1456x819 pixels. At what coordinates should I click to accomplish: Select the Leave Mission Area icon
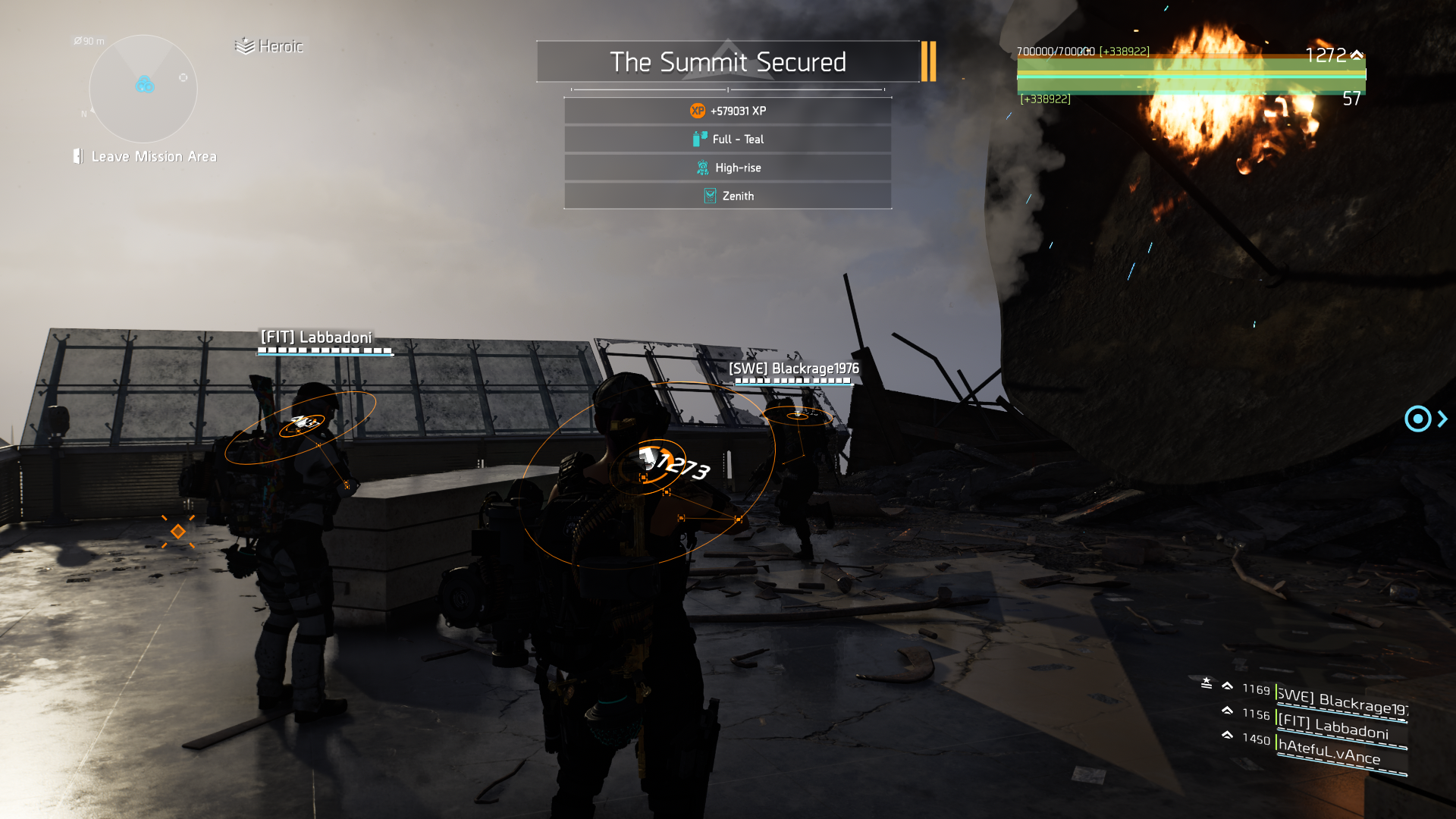point(77,156)
